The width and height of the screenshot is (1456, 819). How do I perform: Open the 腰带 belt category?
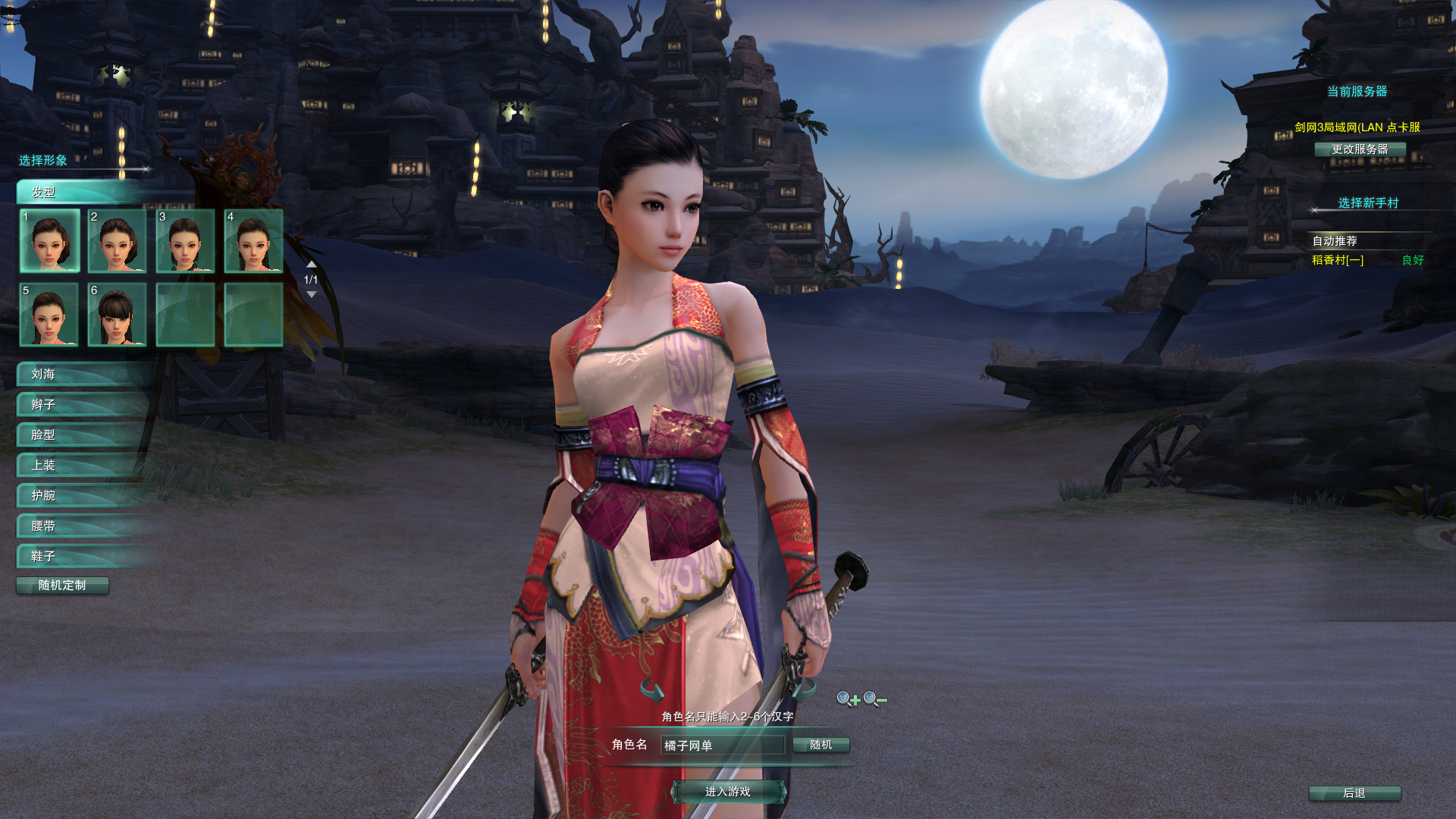[x=83, y=526]
